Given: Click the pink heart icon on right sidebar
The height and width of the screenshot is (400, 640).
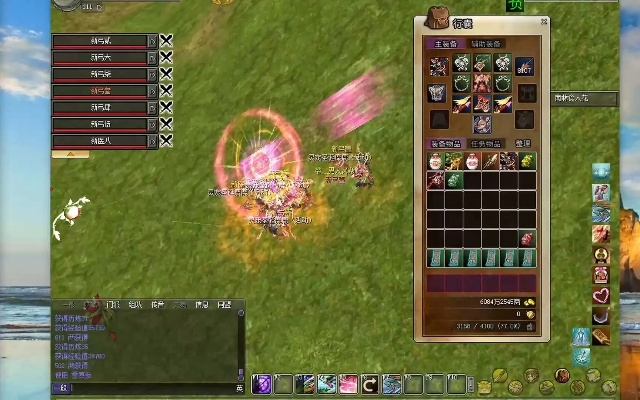Looking at the screenshot, I should tap(602, 296).
